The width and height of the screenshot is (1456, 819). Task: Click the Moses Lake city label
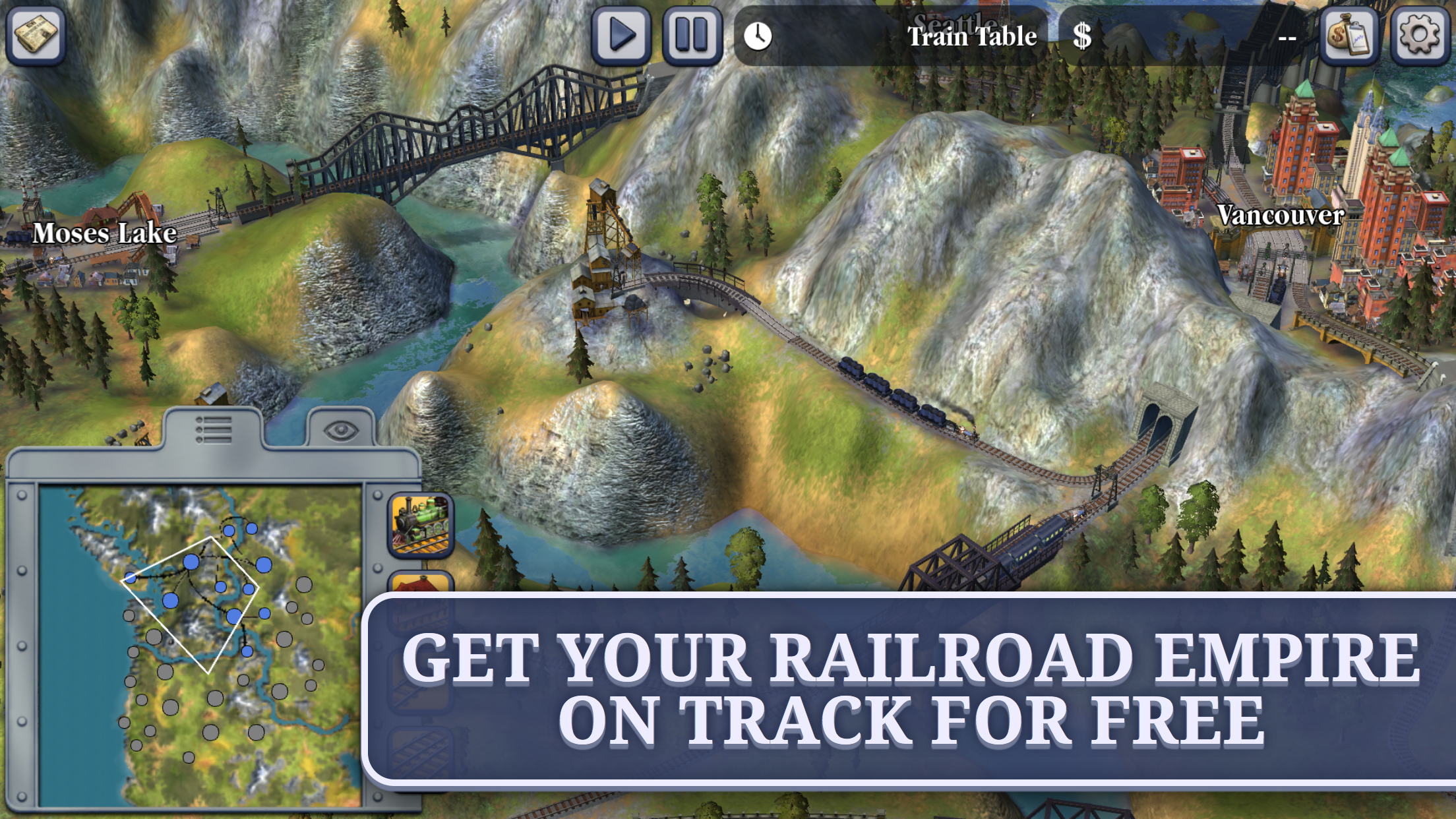(x=106, y=234)
